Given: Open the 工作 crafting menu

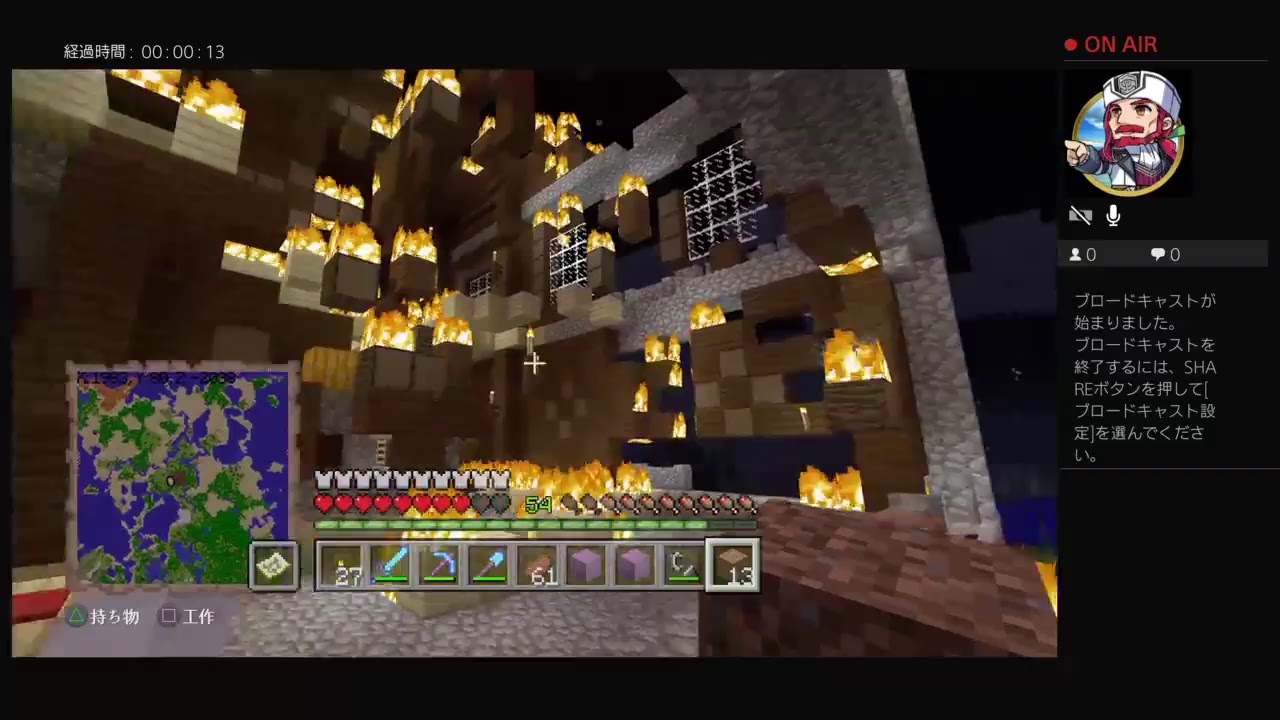Looking at the screenshot, I should pyautogui.click(x=189, y=616).
